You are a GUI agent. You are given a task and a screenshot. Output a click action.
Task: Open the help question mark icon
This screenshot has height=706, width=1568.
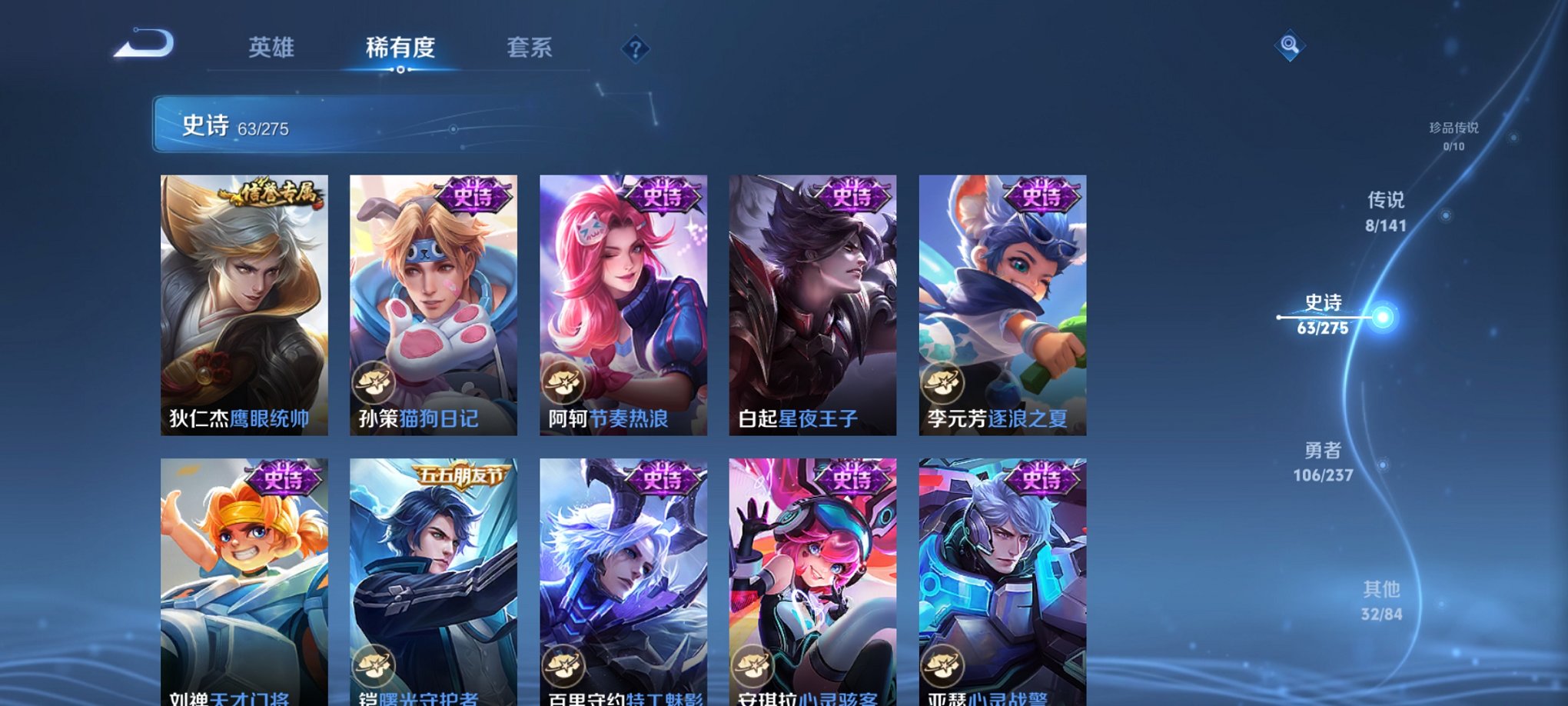(635, 49)
